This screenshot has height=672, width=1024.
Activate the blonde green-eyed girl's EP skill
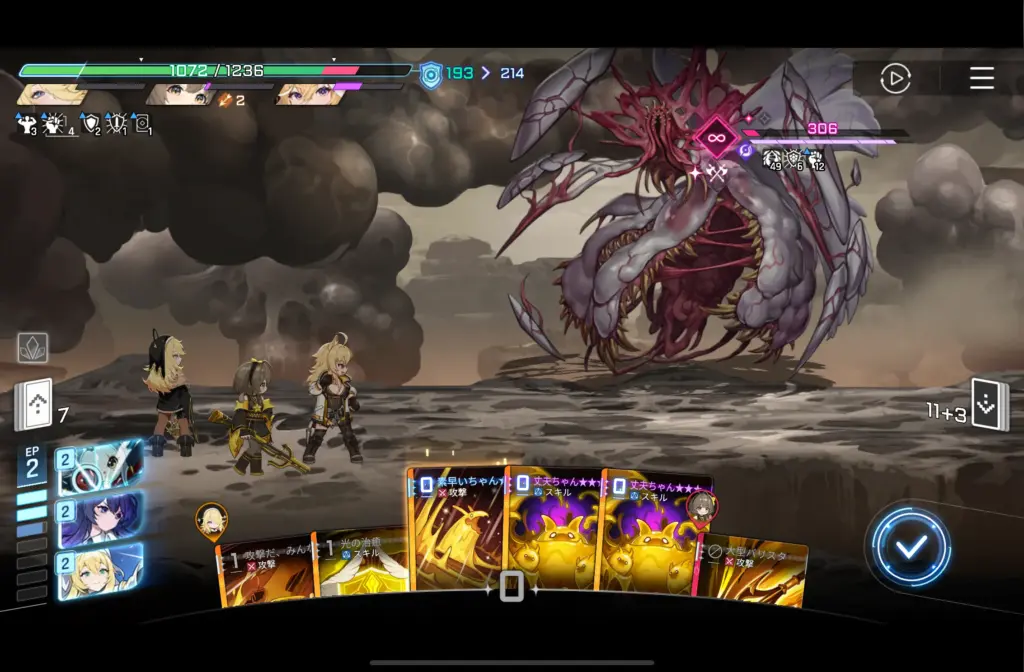tap(100, 571)
